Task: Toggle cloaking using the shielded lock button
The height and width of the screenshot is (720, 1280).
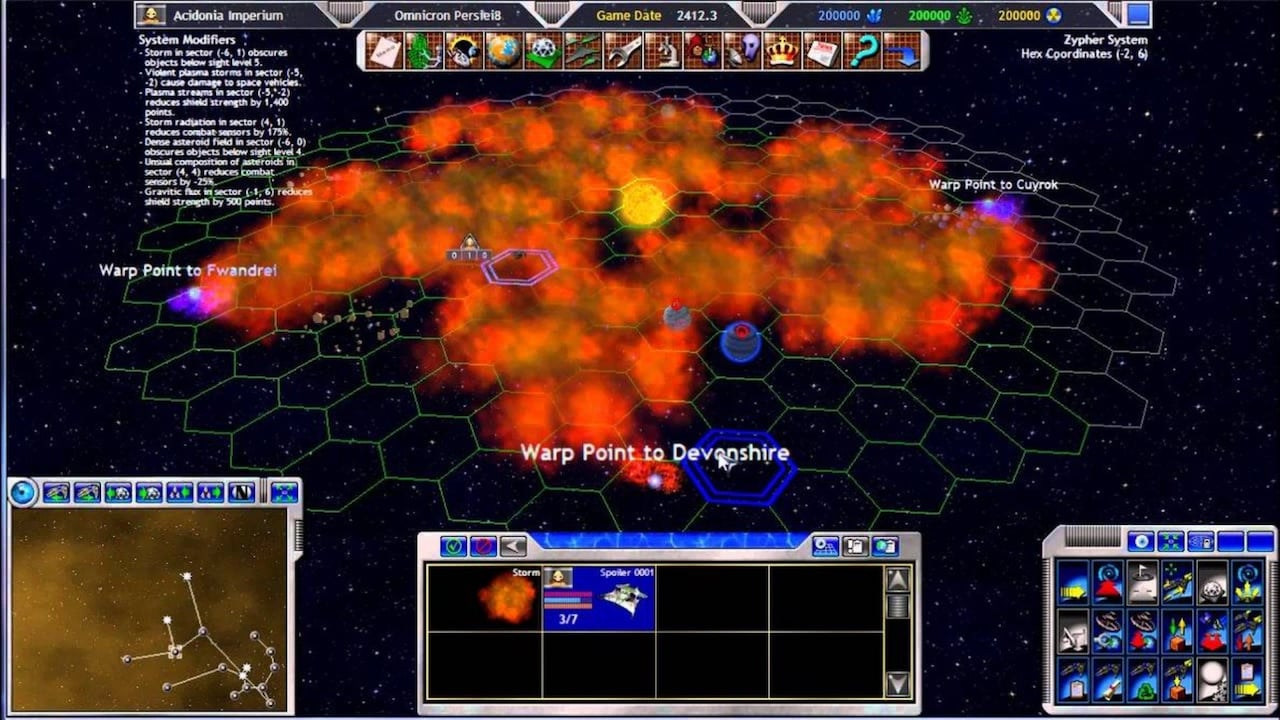Action: click(1200, 541)
